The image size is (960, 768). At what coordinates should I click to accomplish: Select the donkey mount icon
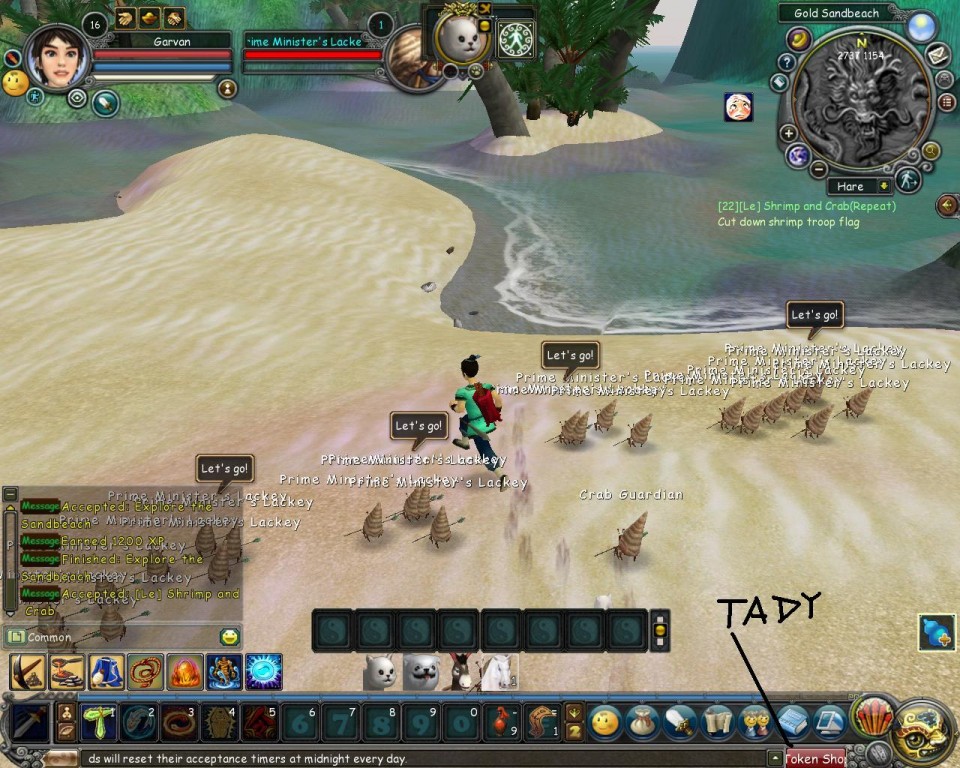[x=459, y=672]
